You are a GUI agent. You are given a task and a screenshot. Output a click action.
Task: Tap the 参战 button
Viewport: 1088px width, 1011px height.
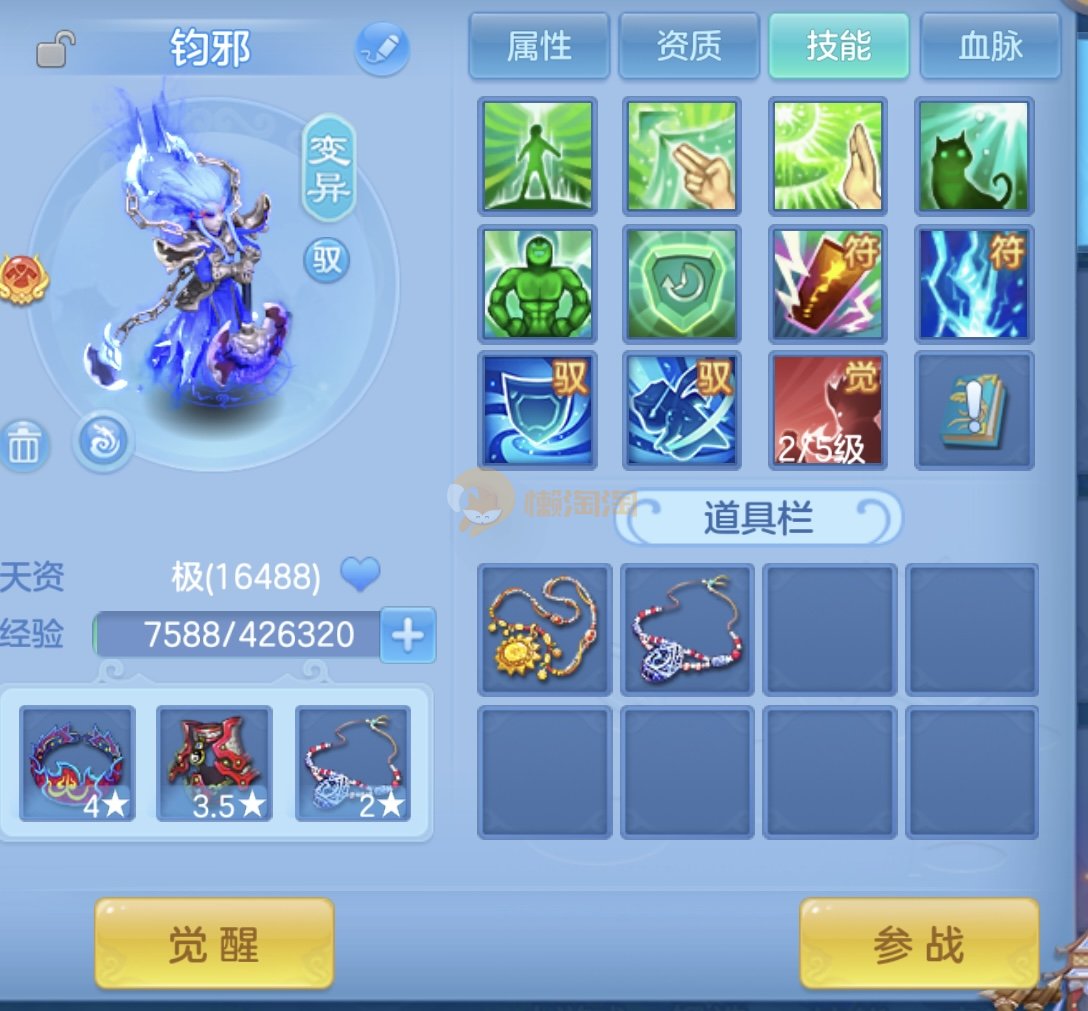tap(919, 944)
